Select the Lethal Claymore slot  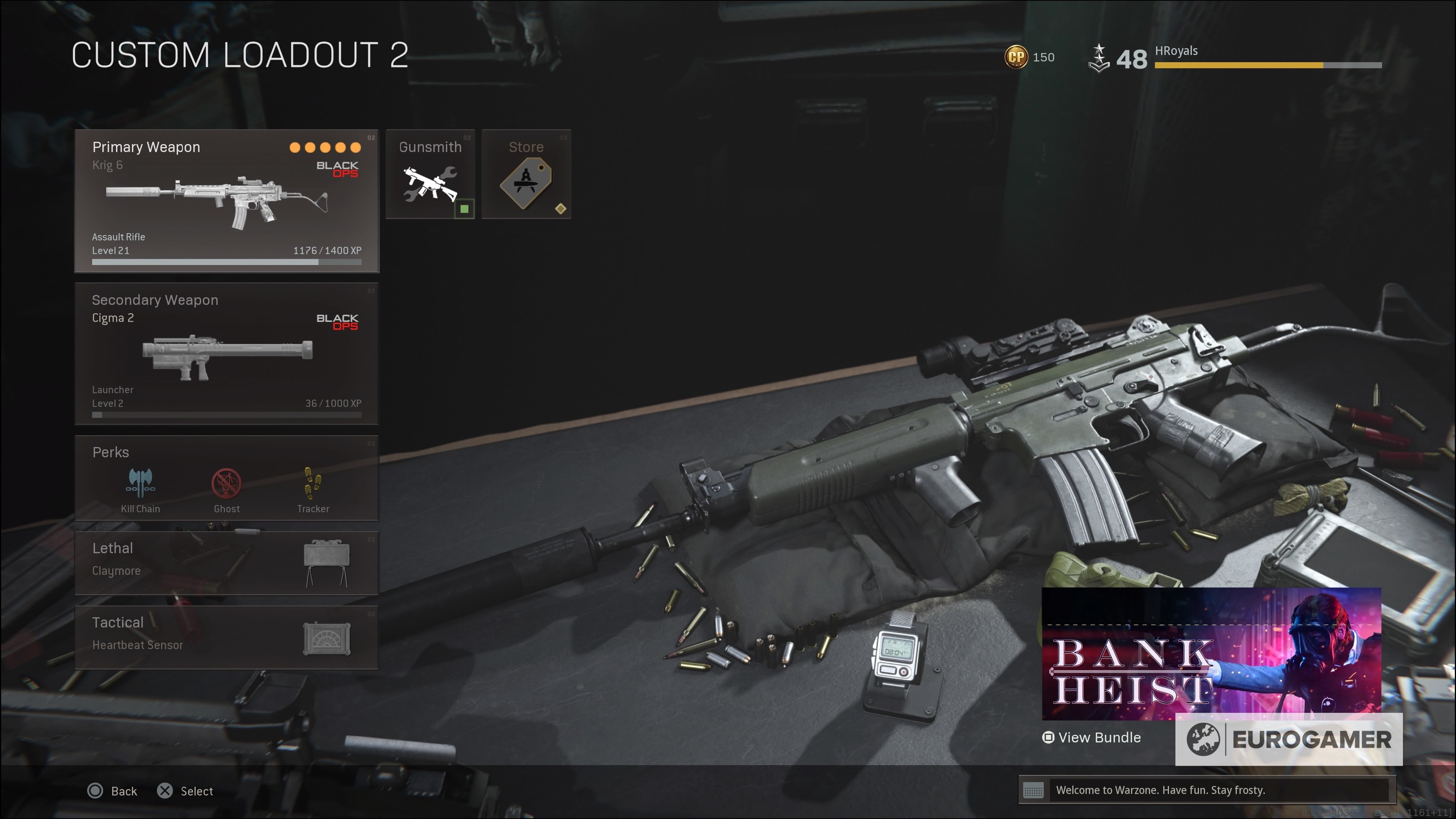point(227,562)
